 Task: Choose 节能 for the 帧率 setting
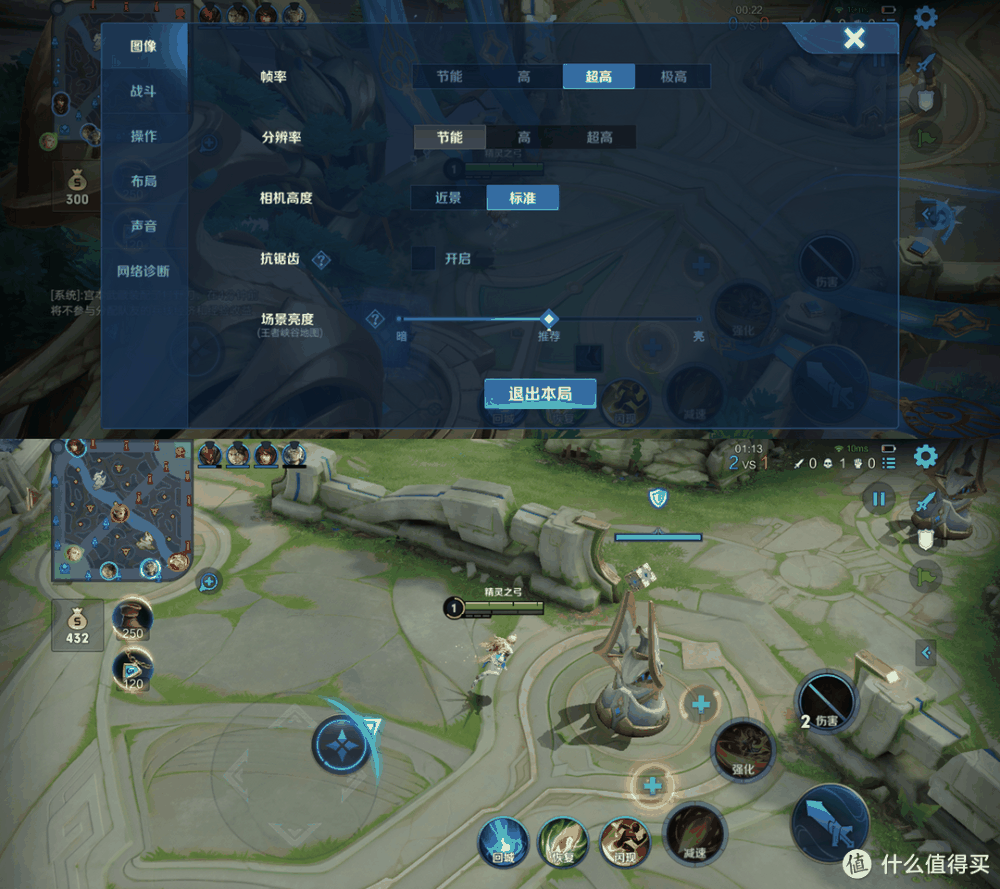point(449,77)
